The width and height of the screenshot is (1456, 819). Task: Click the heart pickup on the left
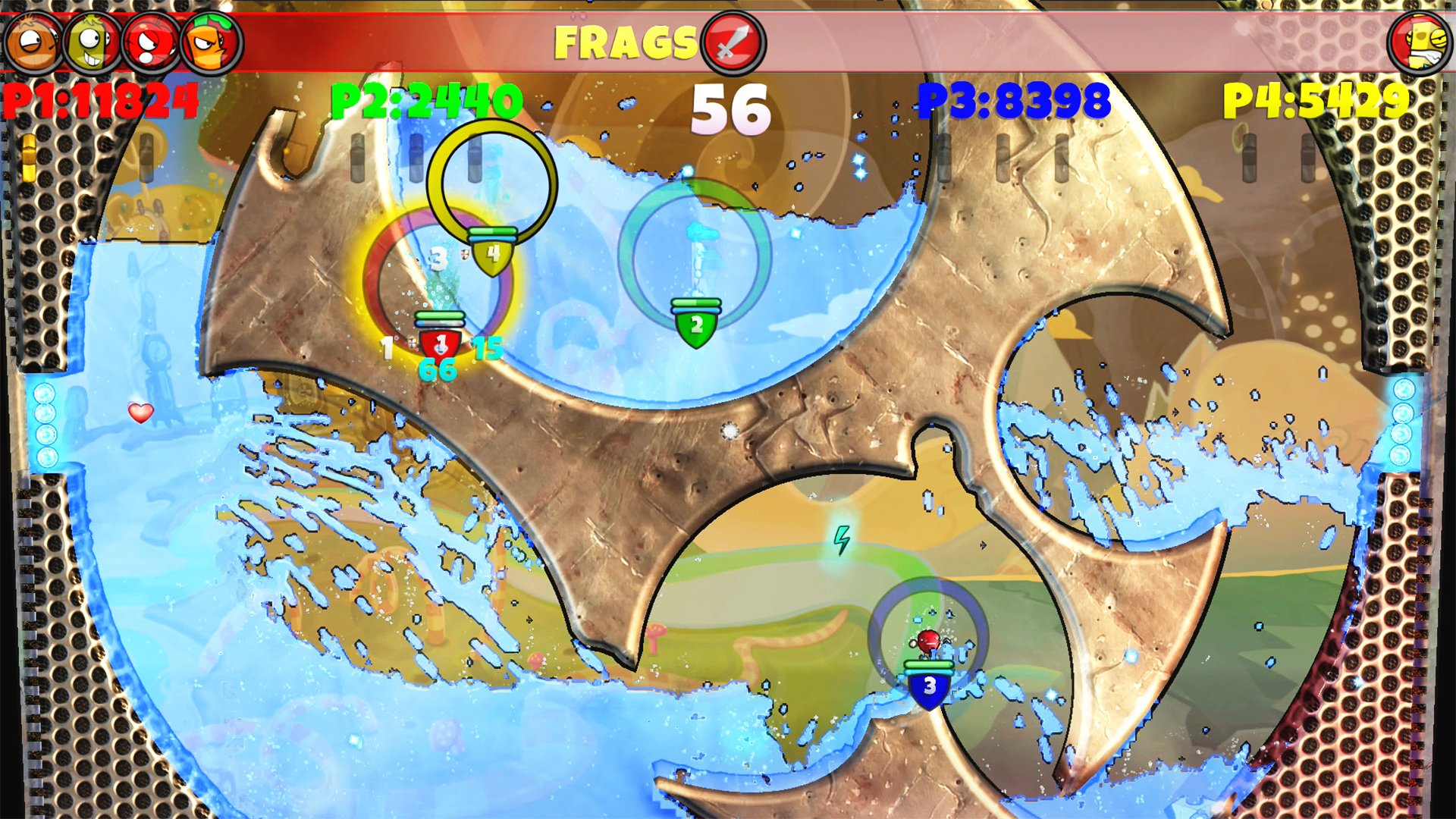pyautogui.click(x=140, y=414)
